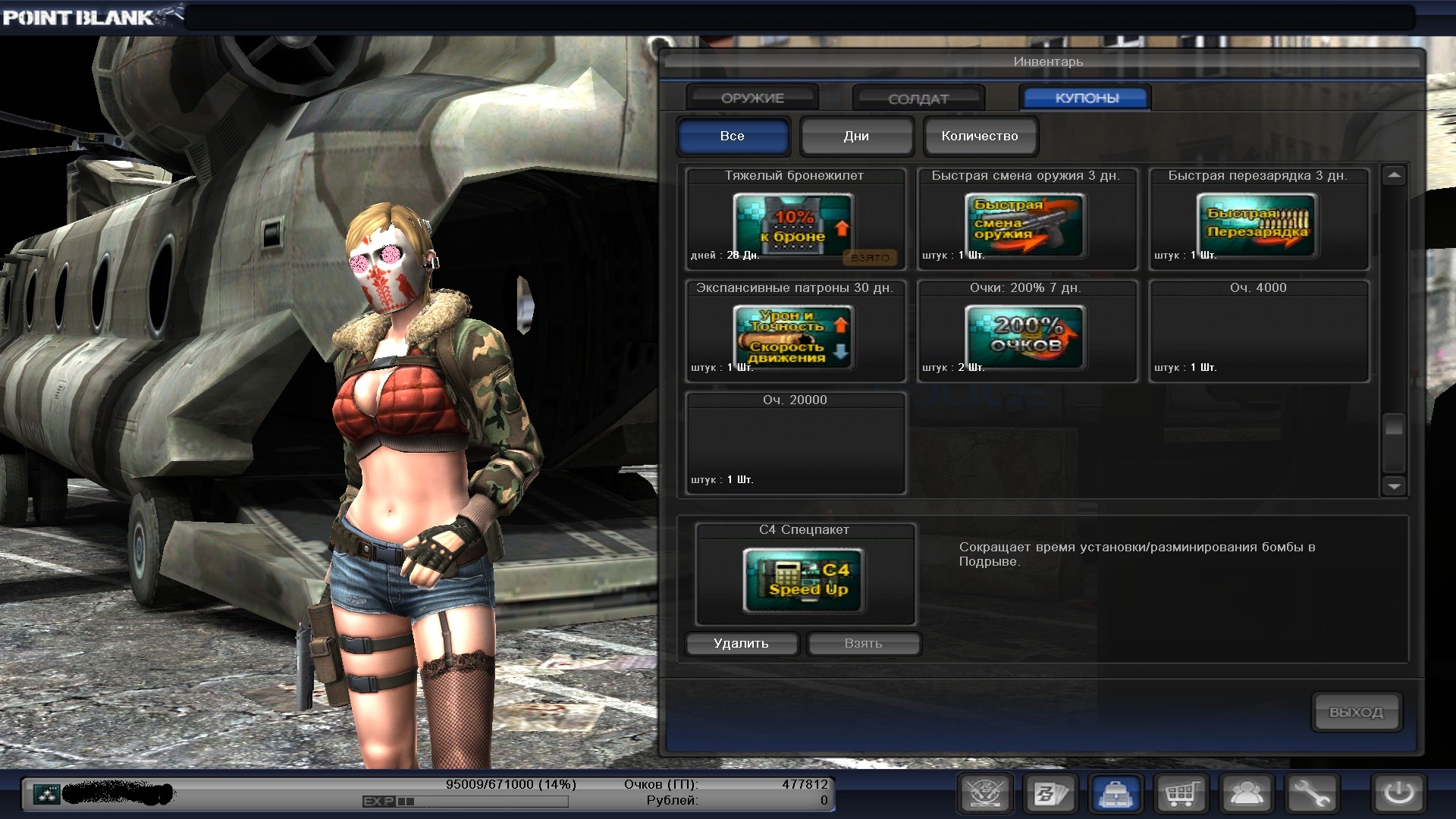Screen dimensions: 1456x819
Task: Switch to the ОРУЖИЕ tab
Action: pyautogui.click(x=752, y=98)
